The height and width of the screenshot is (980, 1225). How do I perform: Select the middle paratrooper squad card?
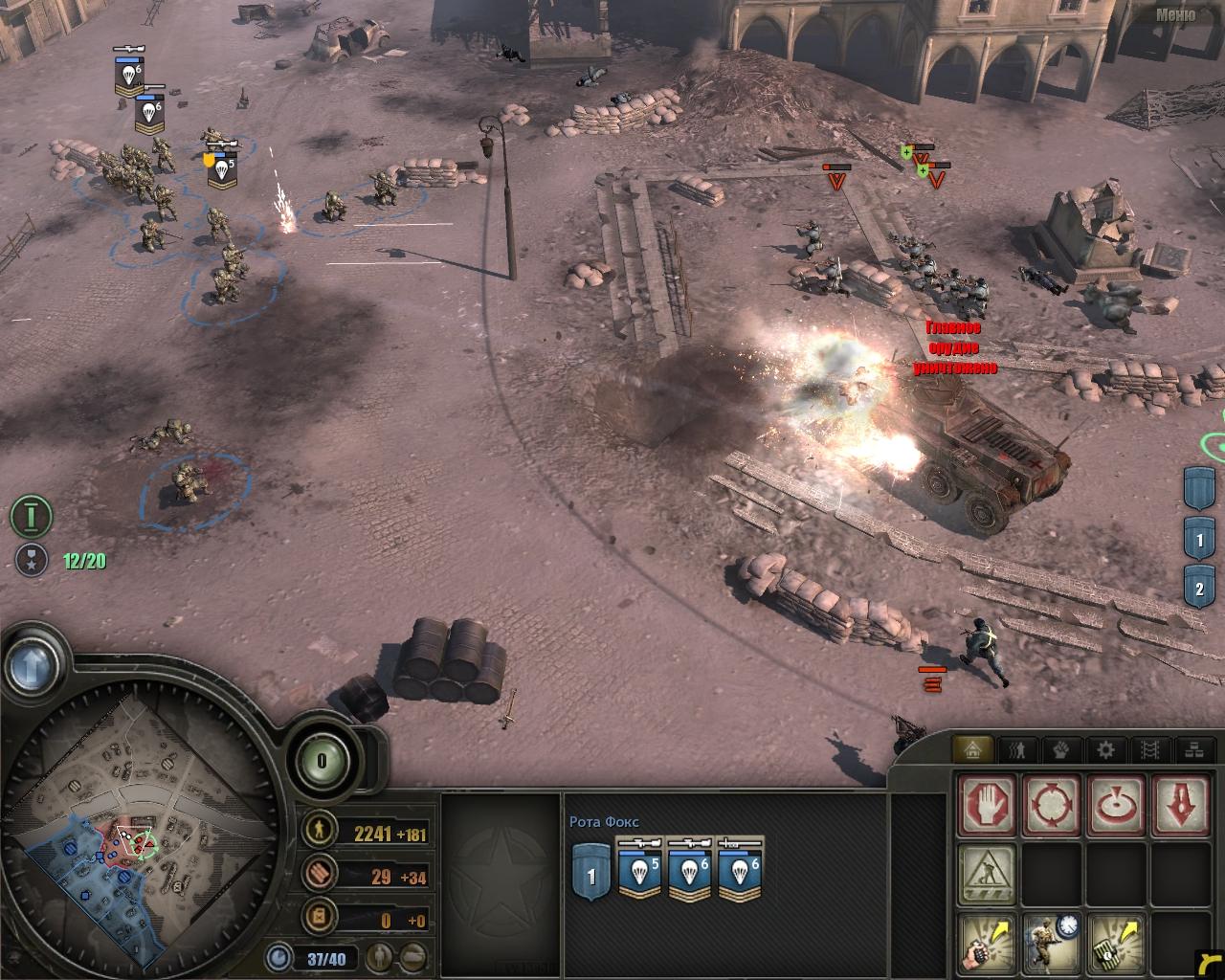pos(689,870)
